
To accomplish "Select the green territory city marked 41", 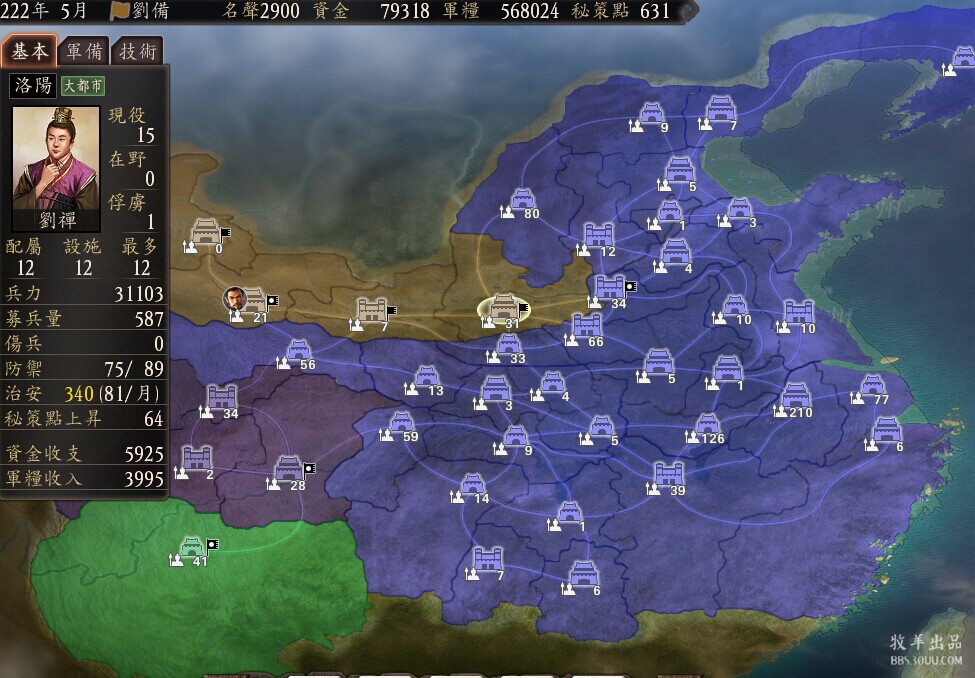I will pyautogui.click(x=192, y=548).
